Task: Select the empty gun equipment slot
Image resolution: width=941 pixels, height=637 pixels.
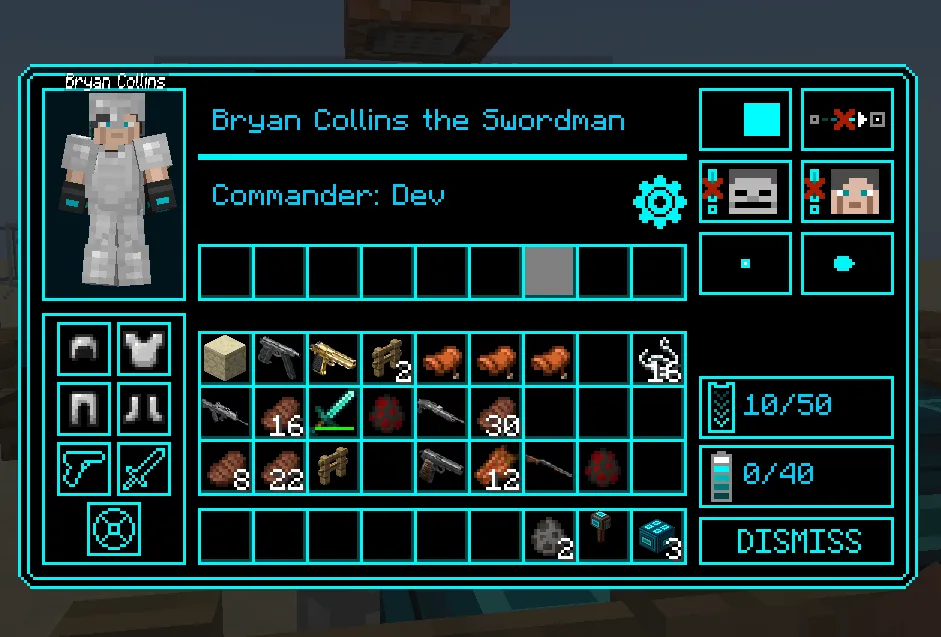Action: 84,468
